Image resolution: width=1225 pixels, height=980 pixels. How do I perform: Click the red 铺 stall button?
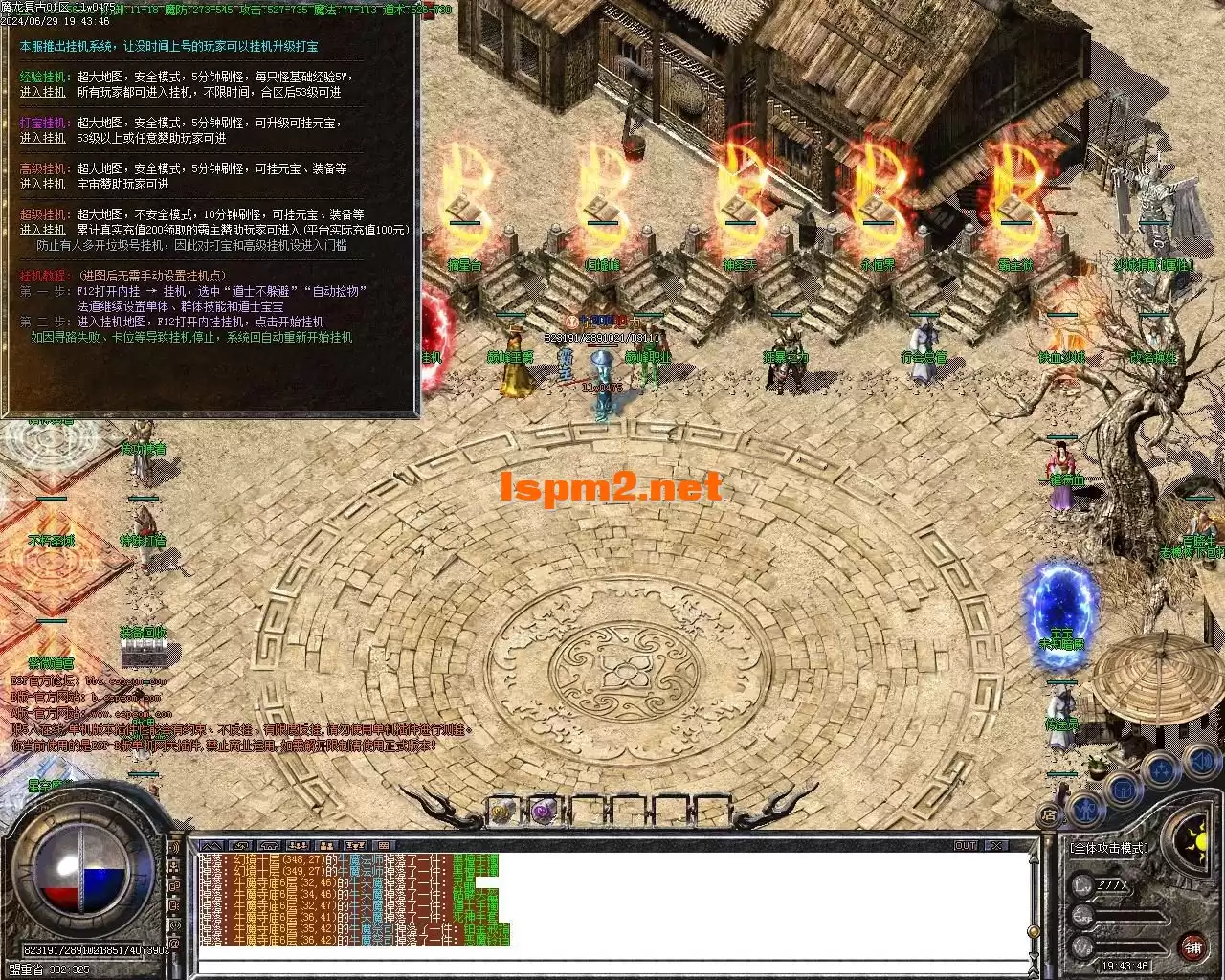coord(1192,947)
